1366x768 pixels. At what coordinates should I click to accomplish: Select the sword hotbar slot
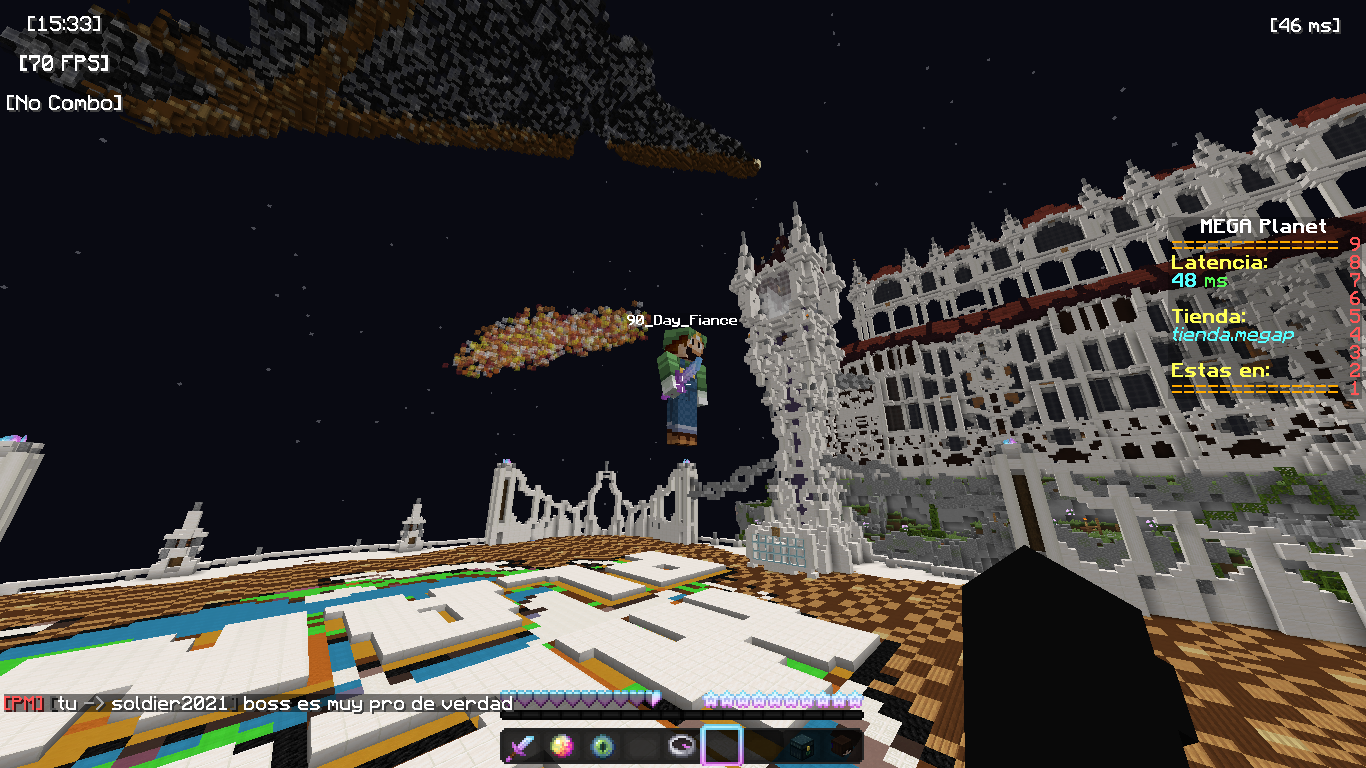(522, 746)
